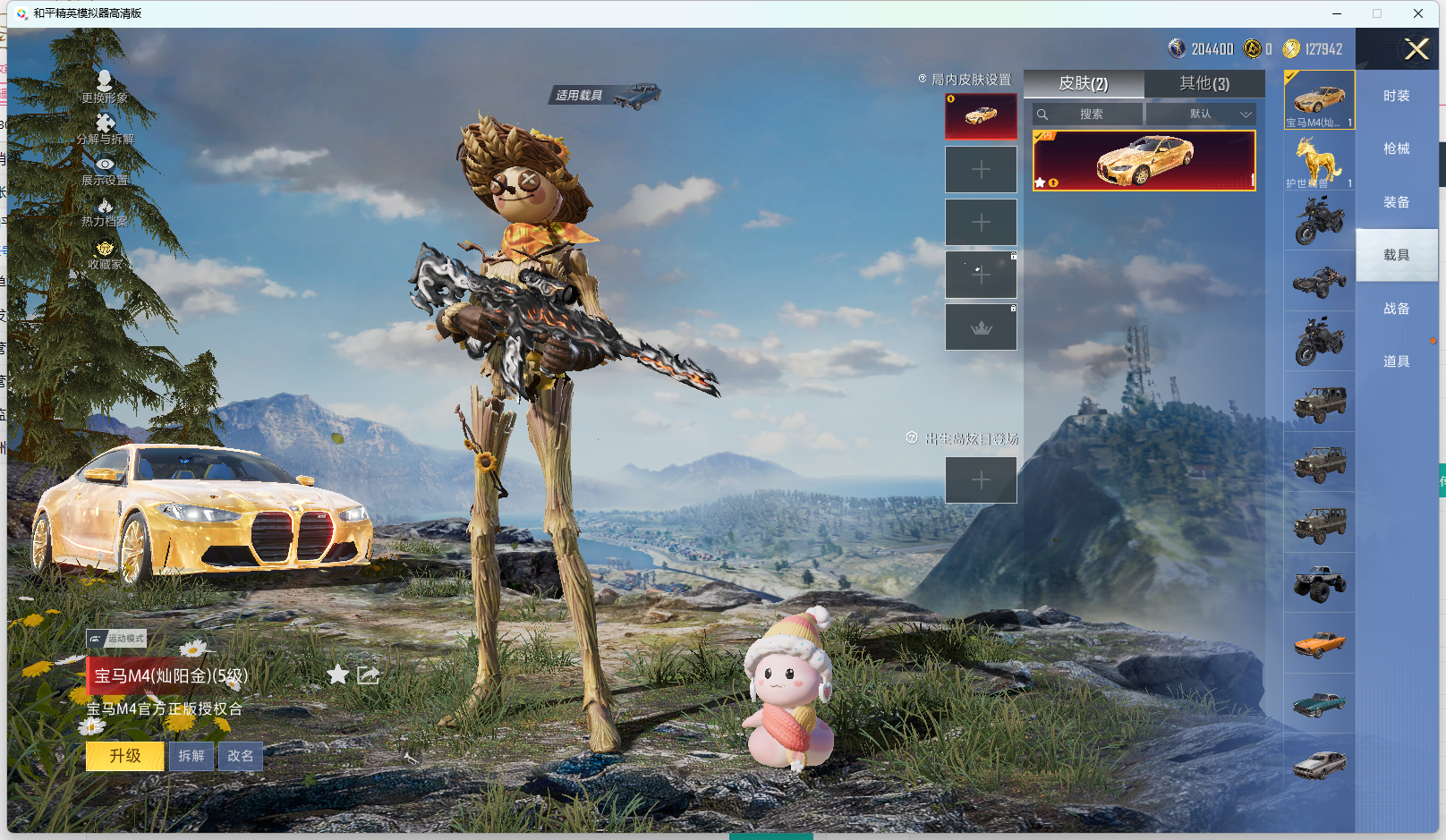1446x840 pixels.
Task: Open the 拆解 dismantle option
Action: click(x=191, y=756)
